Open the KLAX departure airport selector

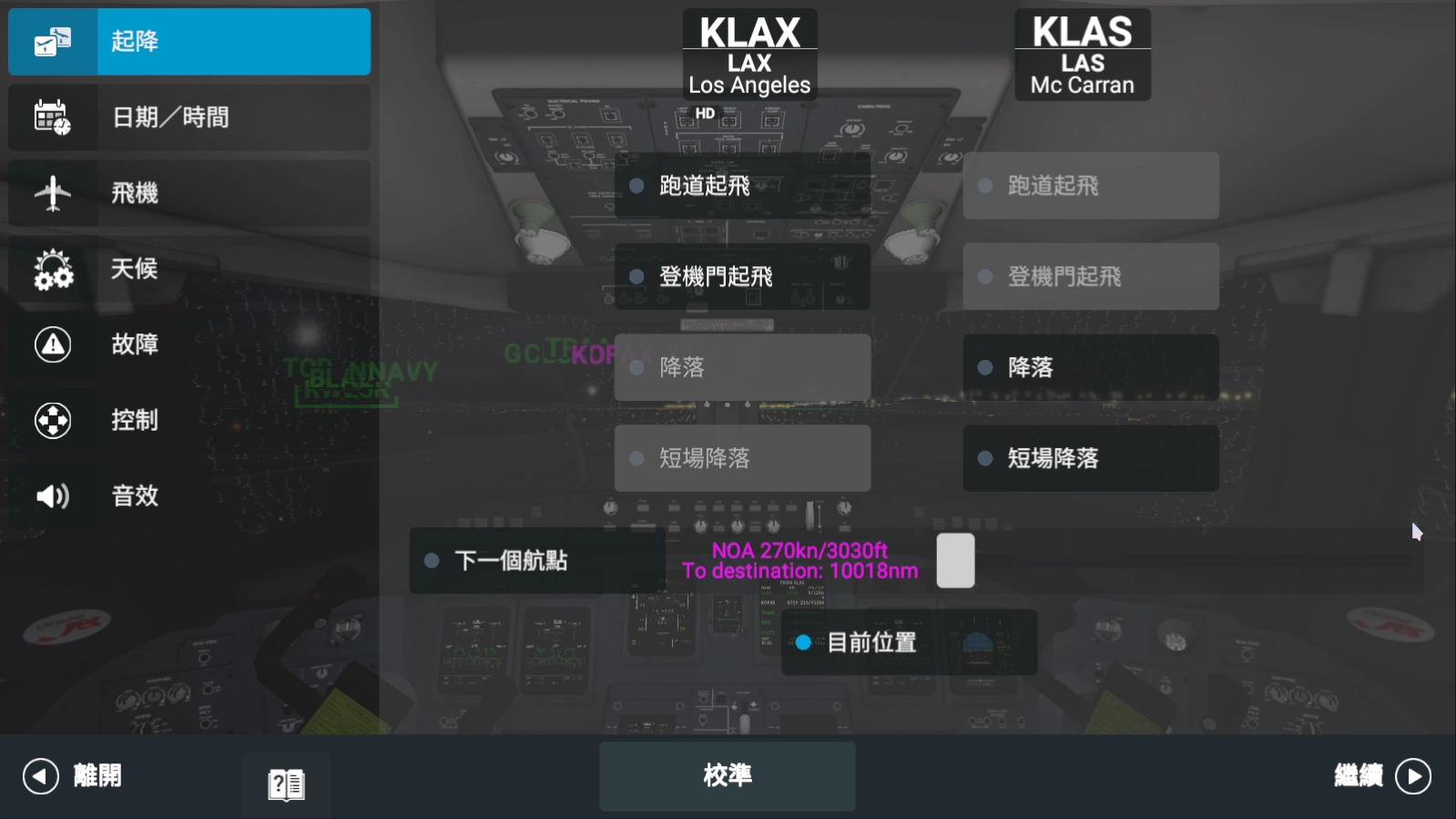click(x=749, y=55)
